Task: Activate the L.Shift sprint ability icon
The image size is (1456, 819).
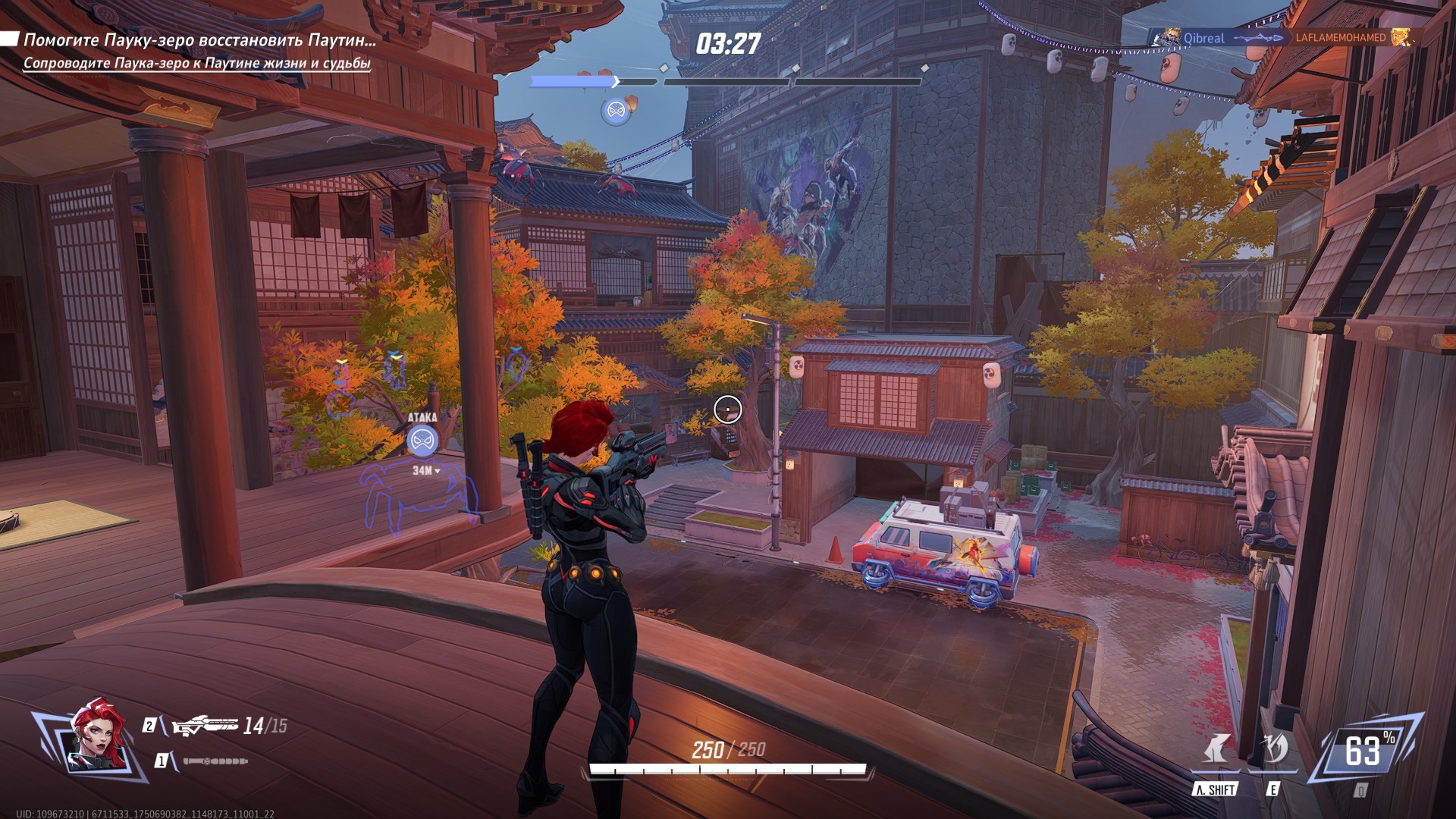Action: point(1216,750)
